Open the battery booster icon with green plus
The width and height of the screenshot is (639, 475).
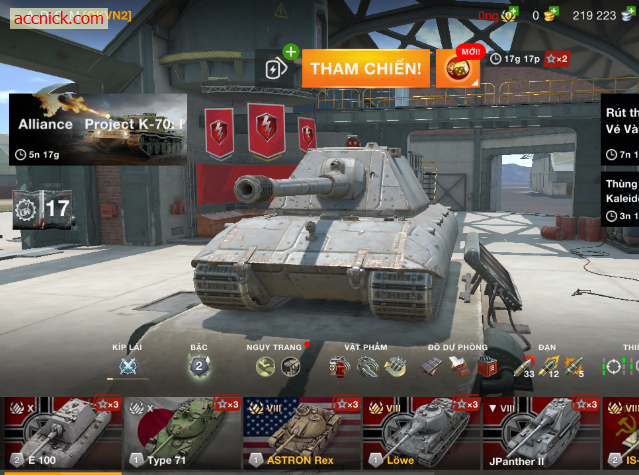pos(277,68)
